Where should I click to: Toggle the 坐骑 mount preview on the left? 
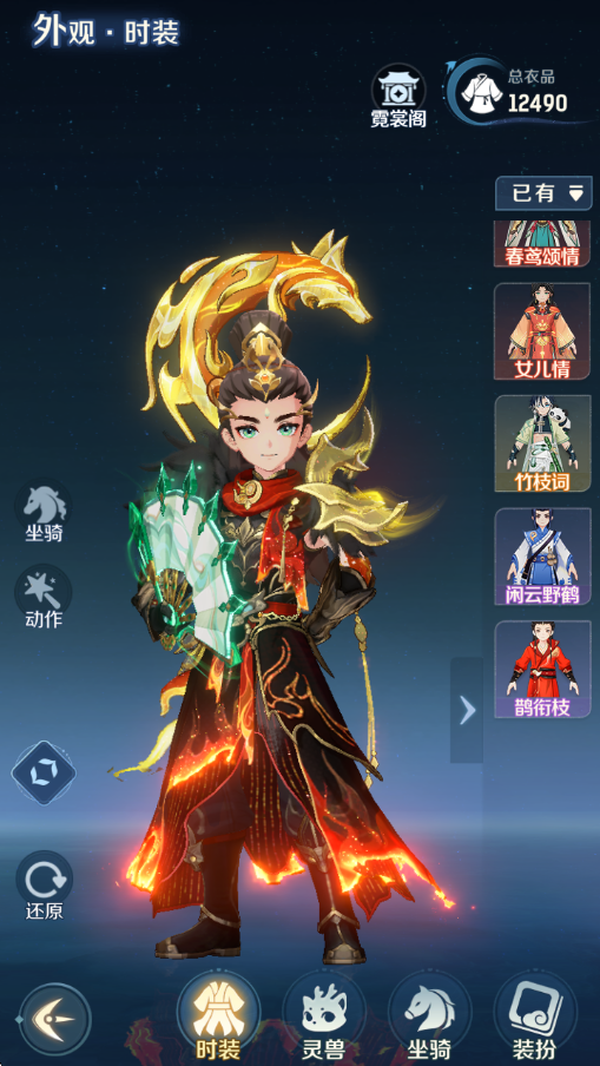[45, 511]
